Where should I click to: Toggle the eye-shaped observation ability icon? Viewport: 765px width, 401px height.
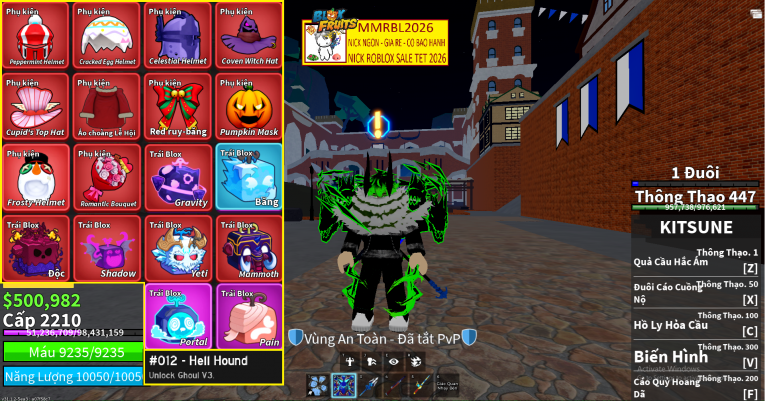[x=393, y=361]
